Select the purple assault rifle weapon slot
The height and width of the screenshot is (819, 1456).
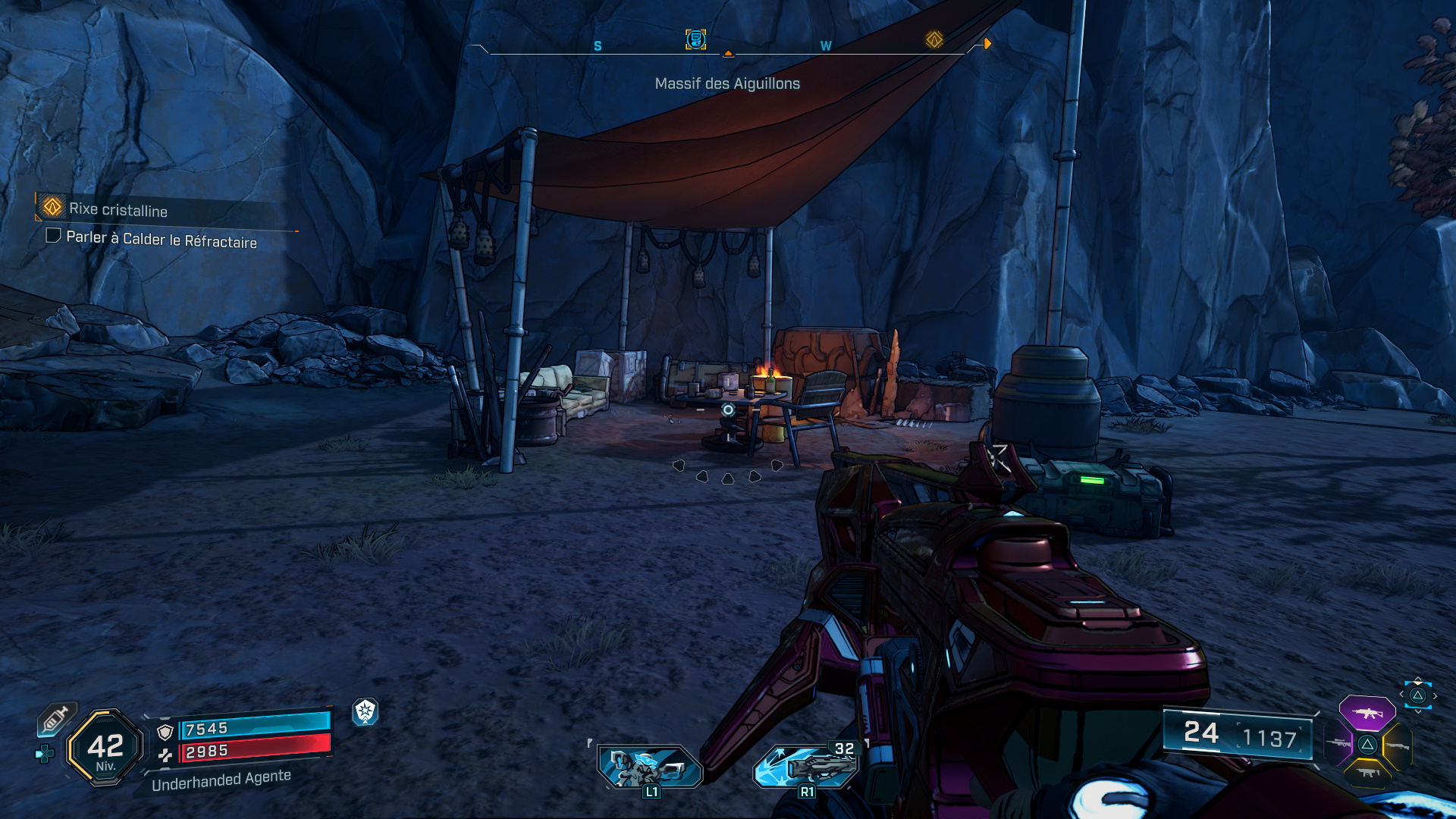coord(1368,713)
